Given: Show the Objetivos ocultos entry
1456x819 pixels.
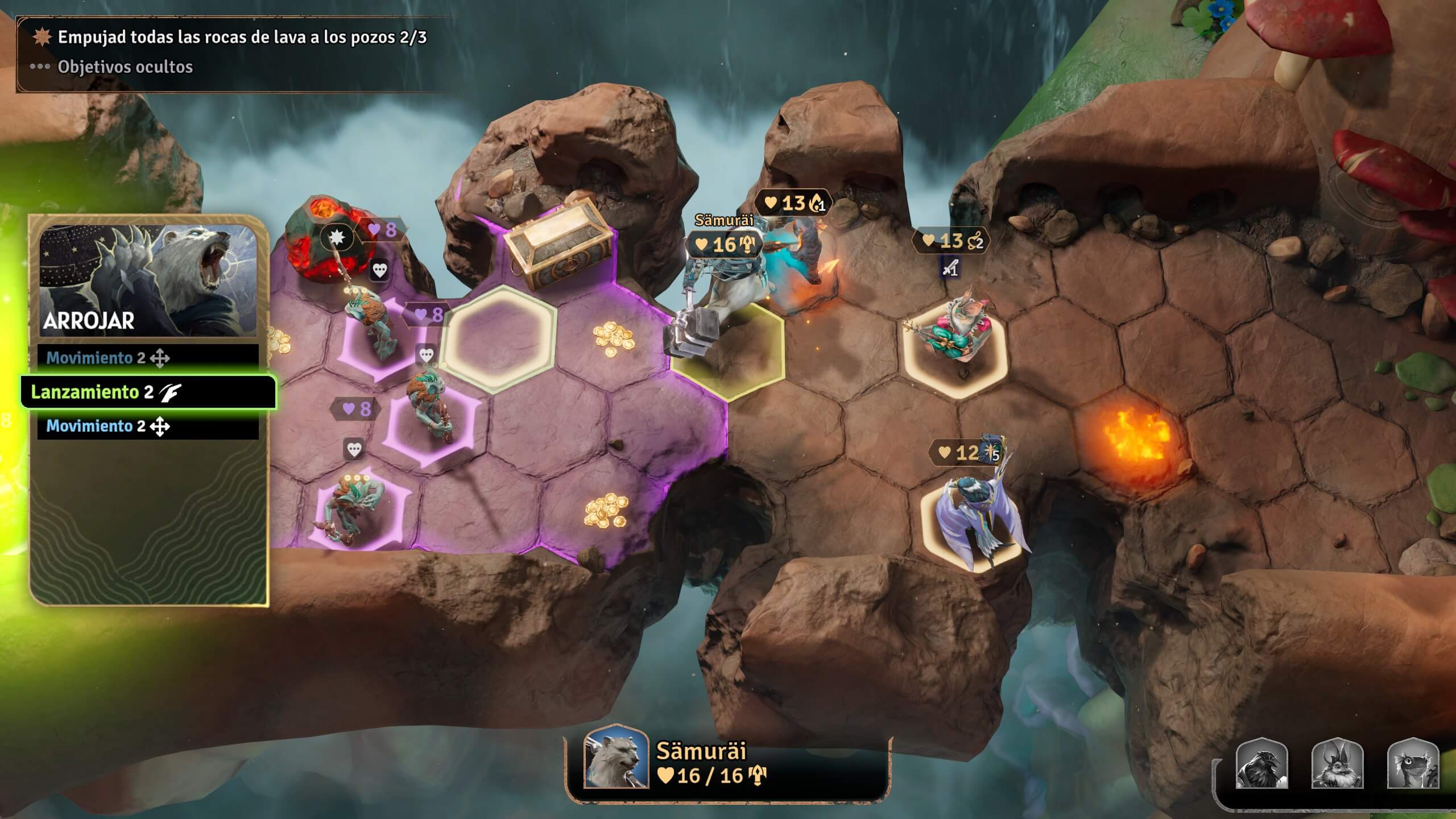Looking at the screenshot, I should pyautogui.click(x=125, y=67).
